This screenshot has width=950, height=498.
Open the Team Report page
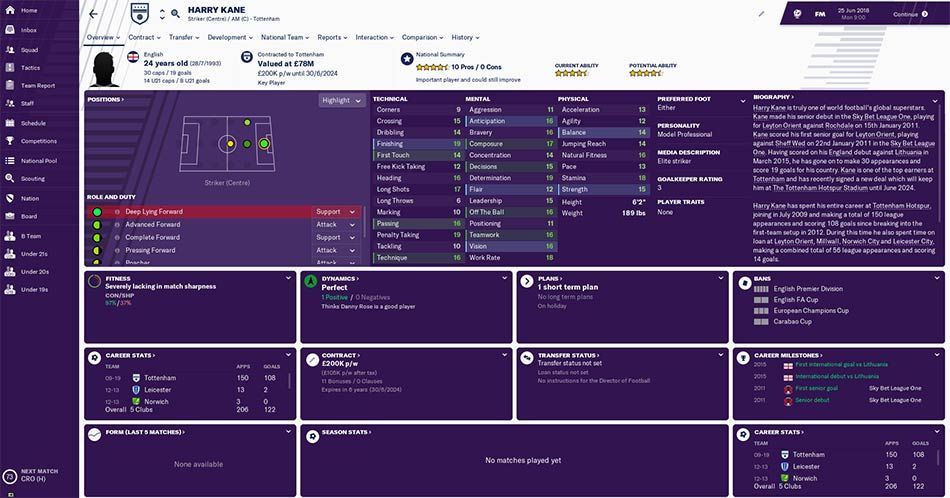coord(37,86)
